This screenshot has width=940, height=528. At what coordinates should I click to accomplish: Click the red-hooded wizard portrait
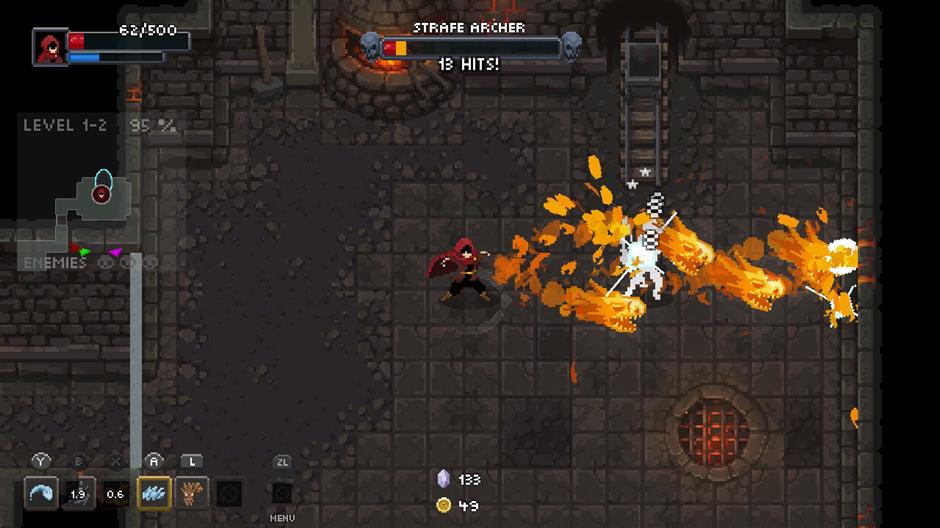pos(49,46)
